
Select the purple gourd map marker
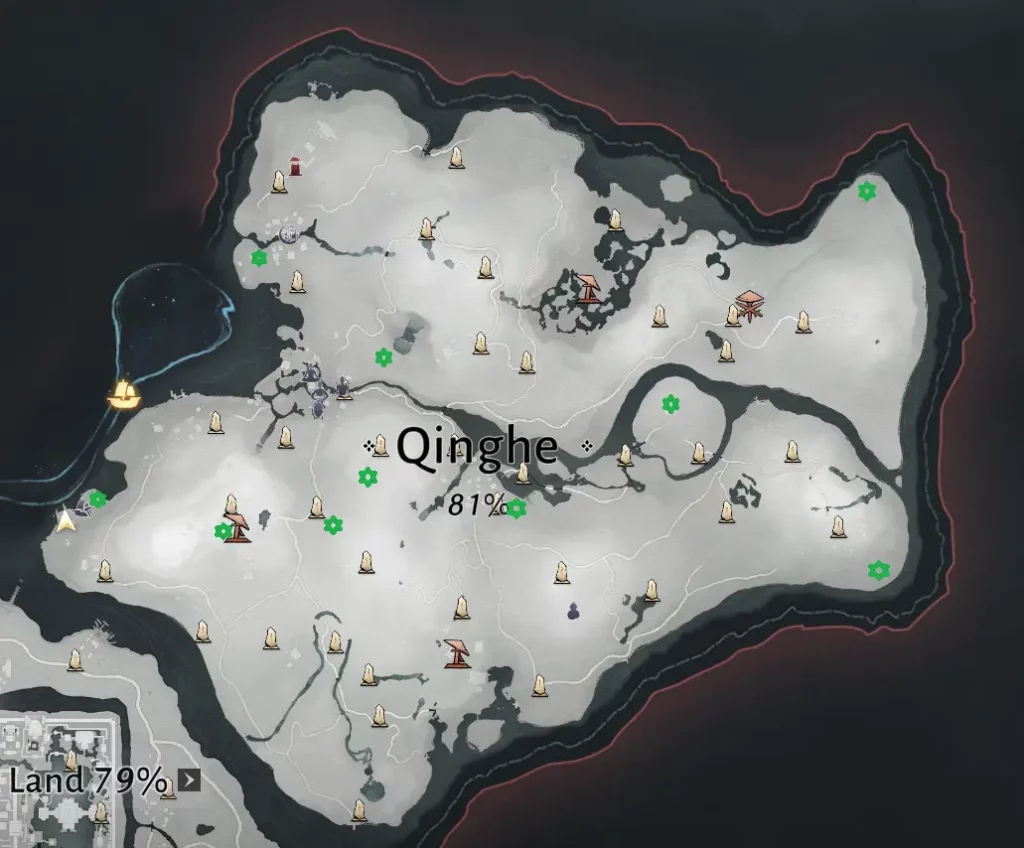[x=573, y=610]
